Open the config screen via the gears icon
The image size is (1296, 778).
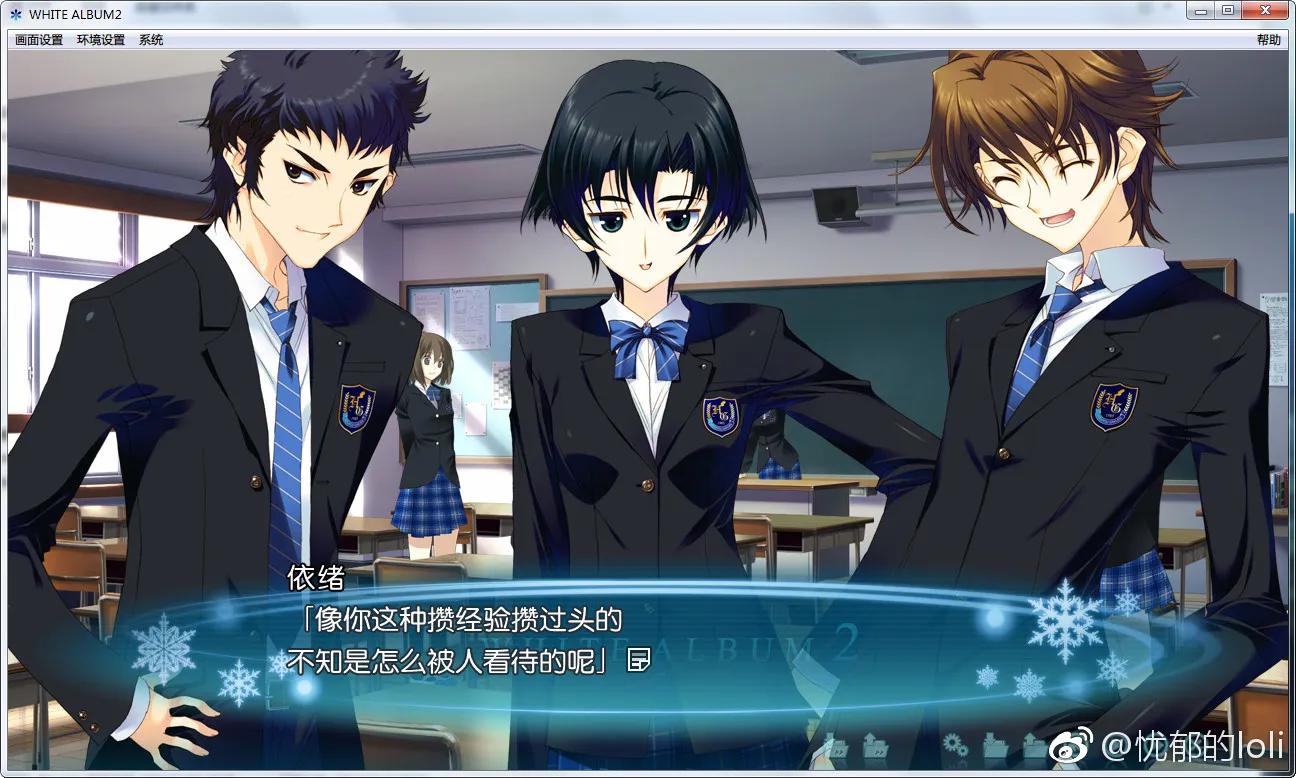[x=956, y=744]
